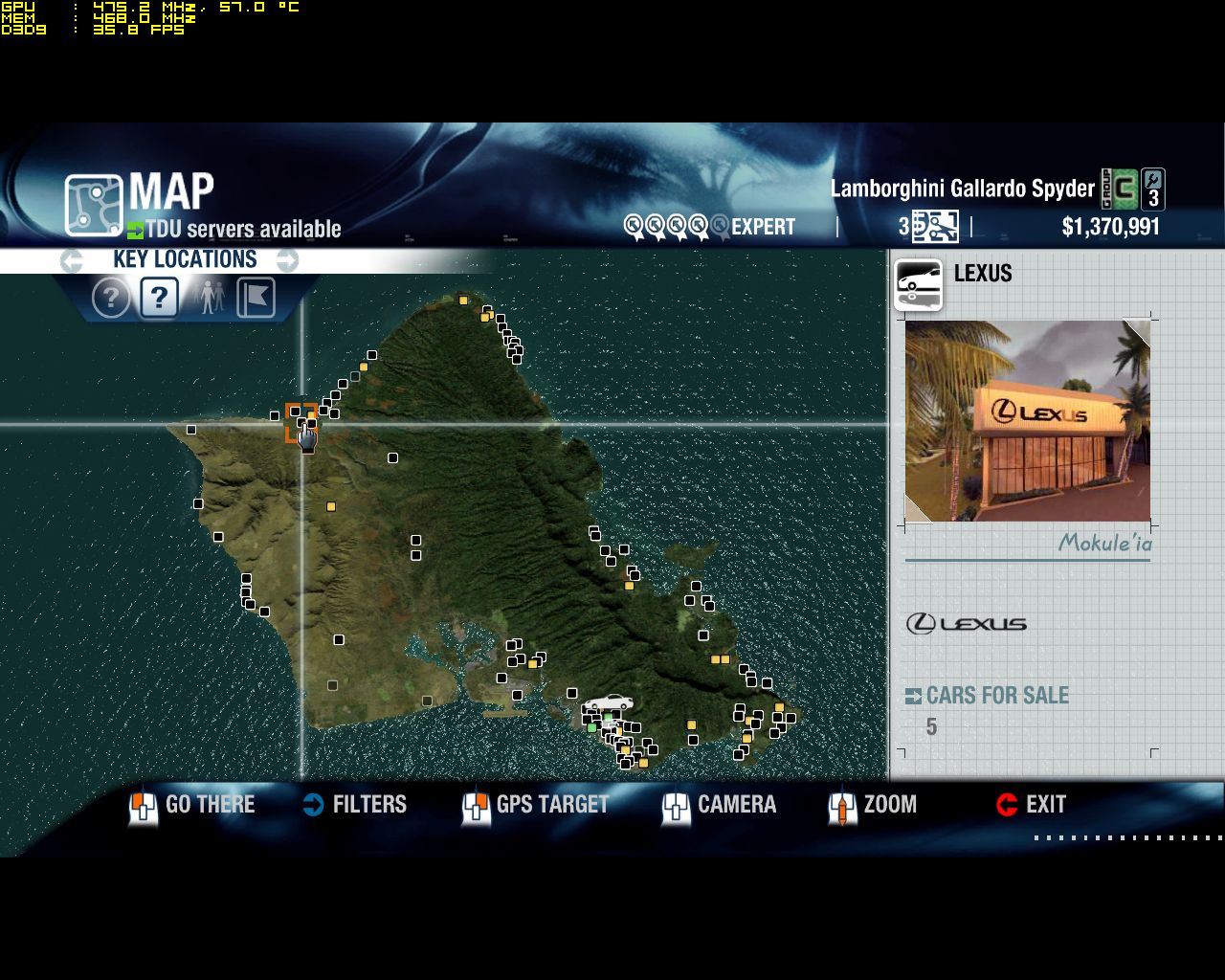The image size is (1225, 980).
Task: Select the orange-highlighted map marker
Action: 301,422
